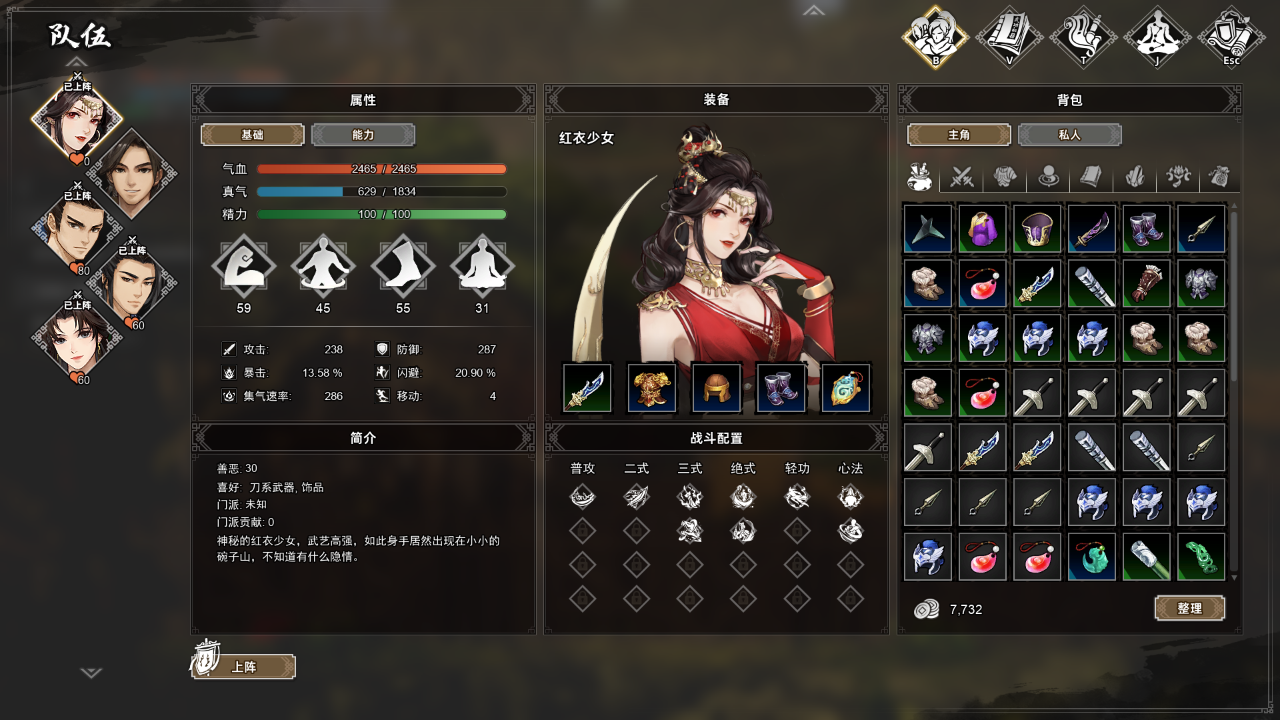Select the 主角 backpack tab
Screen dimensions: 1280x720
[959, 135]
